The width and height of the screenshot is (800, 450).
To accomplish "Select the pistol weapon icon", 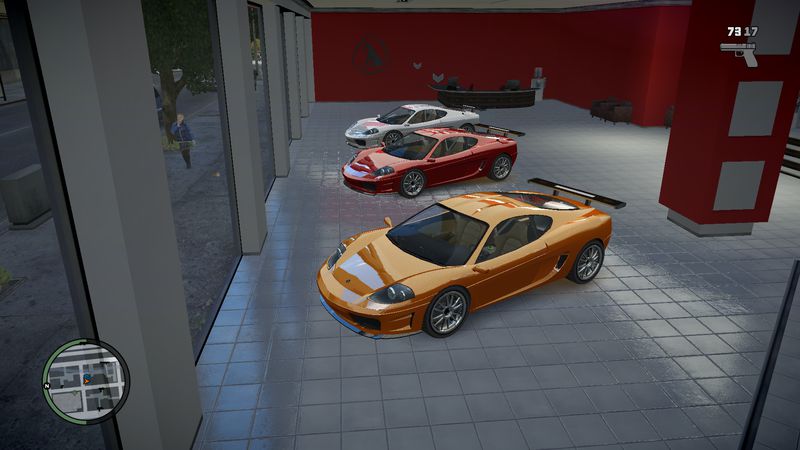I will [738, 50].
